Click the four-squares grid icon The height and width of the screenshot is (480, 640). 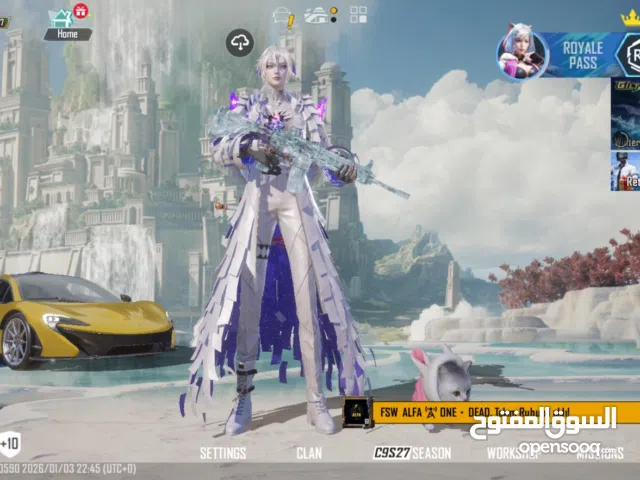click(x=358, y=15)
